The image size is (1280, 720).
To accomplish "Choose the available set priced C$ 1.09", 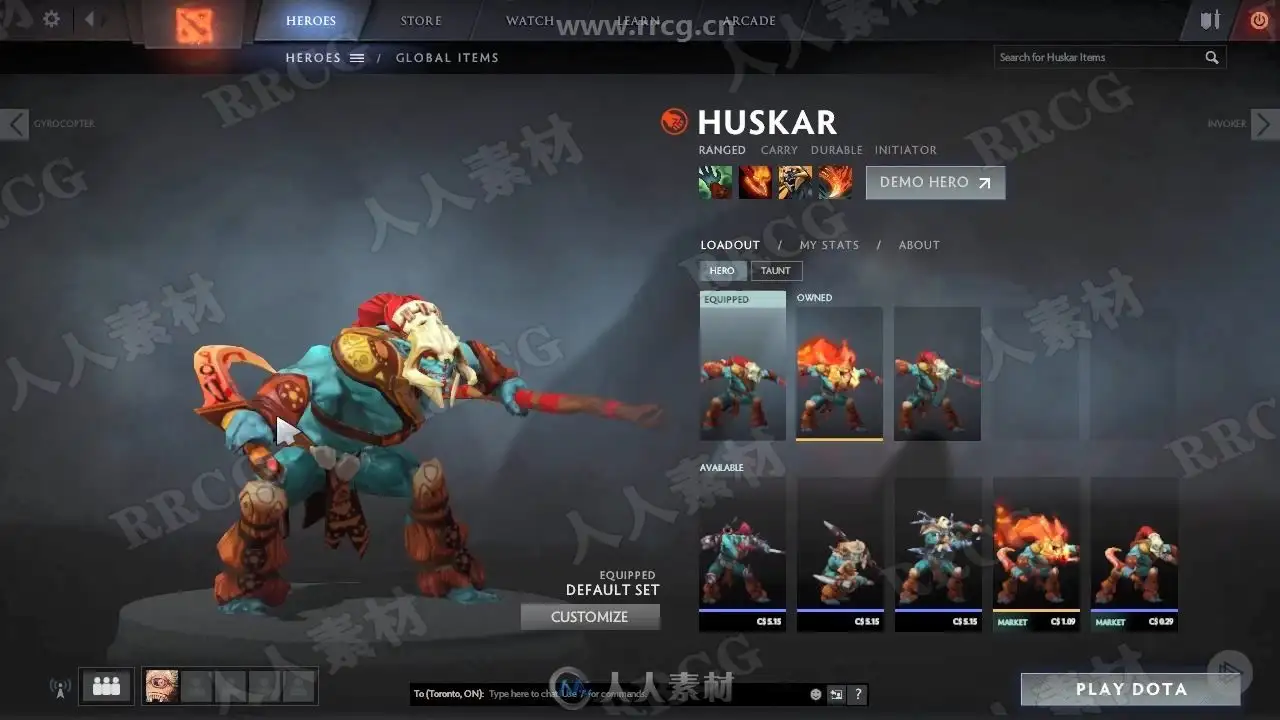I will [1036, 553].
